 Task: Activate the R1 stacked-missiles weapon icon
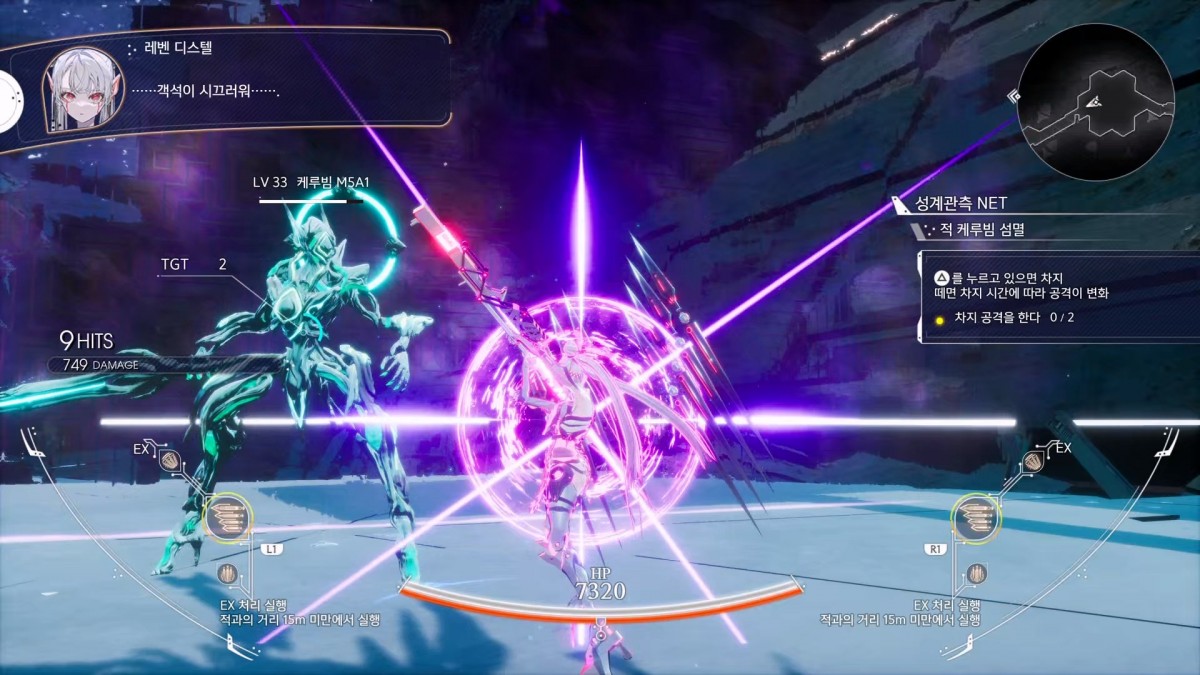click(977, 517)
